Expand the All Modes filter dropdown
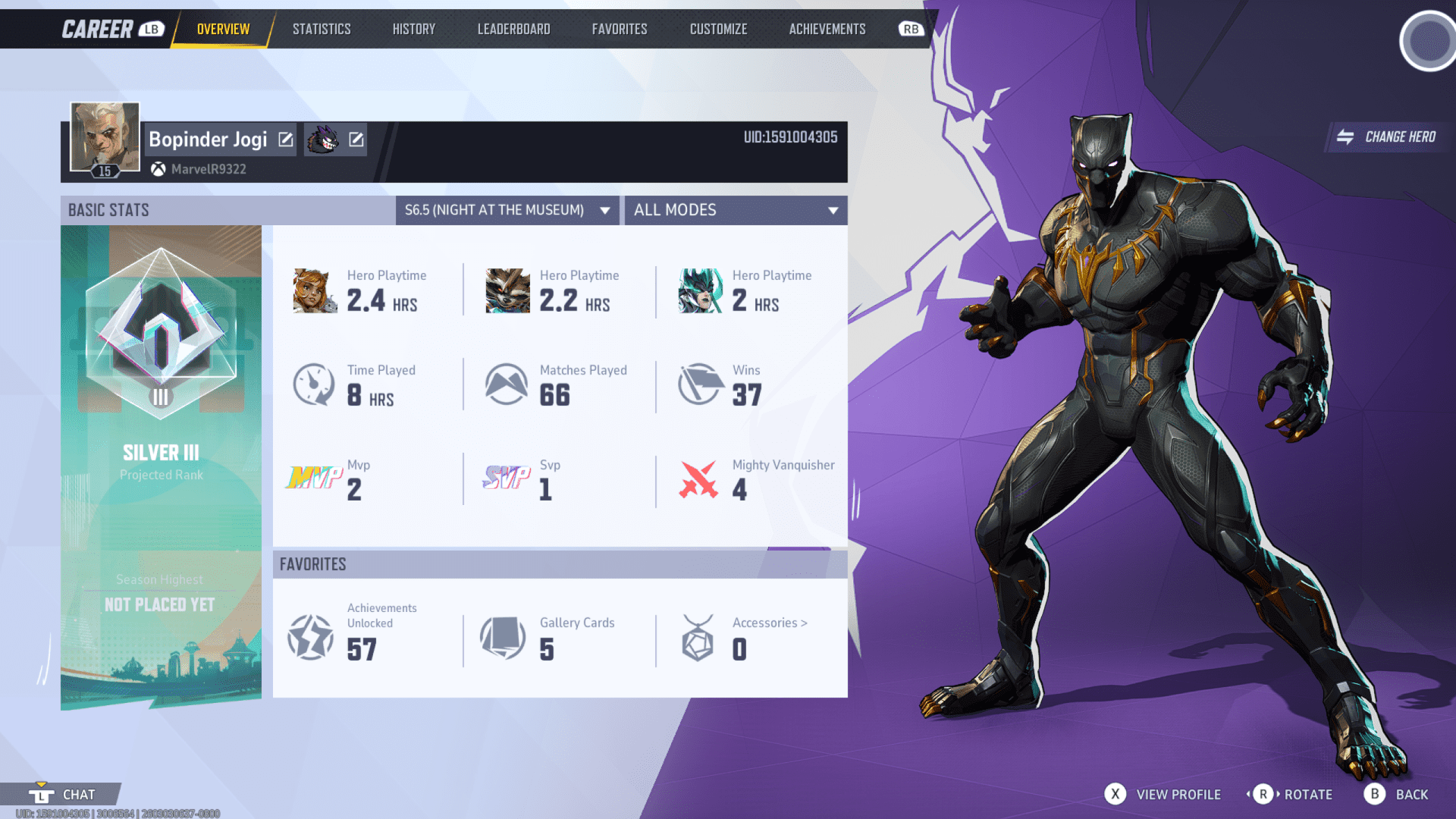1456x819 pixels. [x=735, y=210]
